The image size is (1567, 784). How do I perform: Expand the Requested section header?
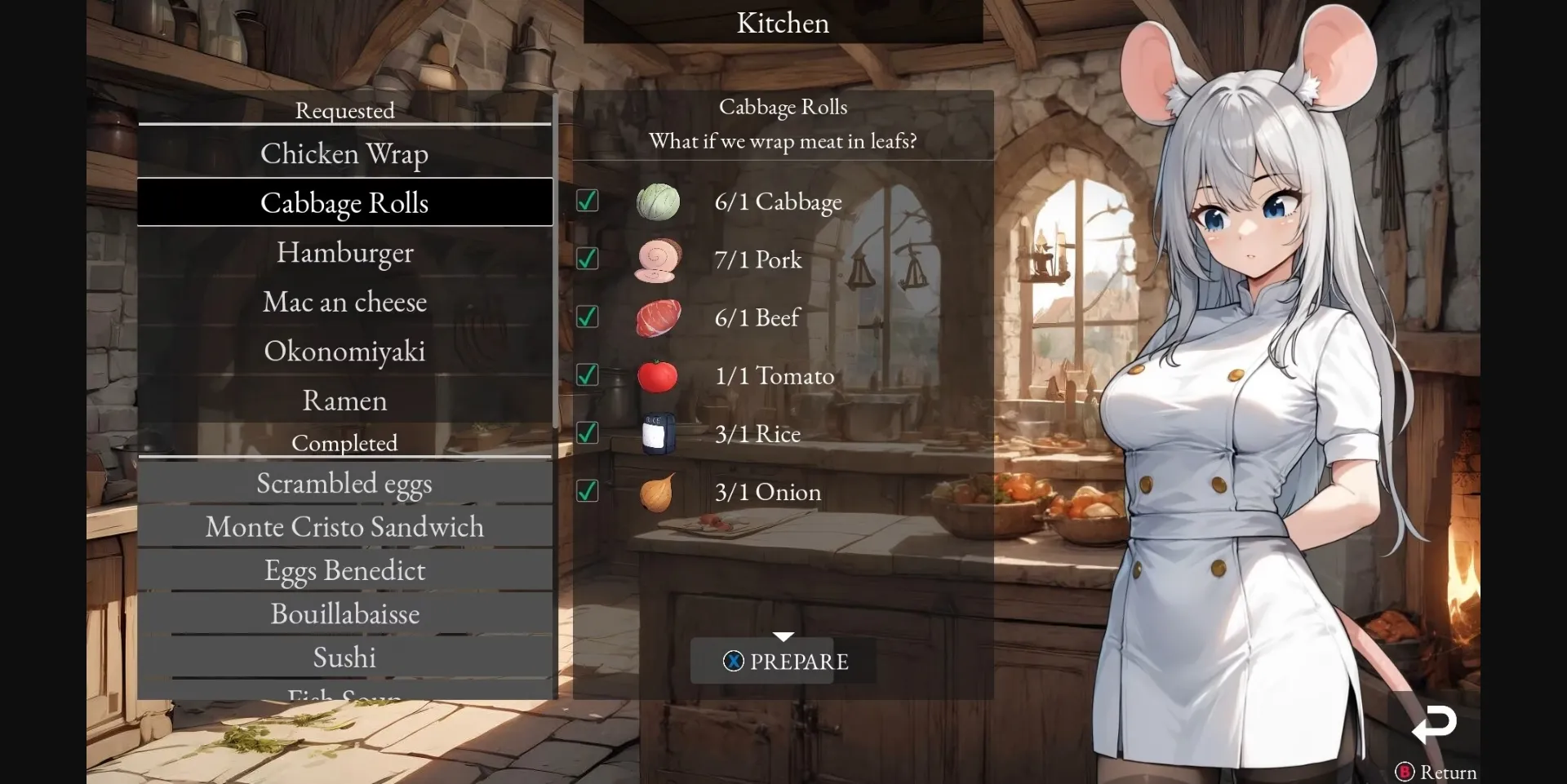coord(344,109)
